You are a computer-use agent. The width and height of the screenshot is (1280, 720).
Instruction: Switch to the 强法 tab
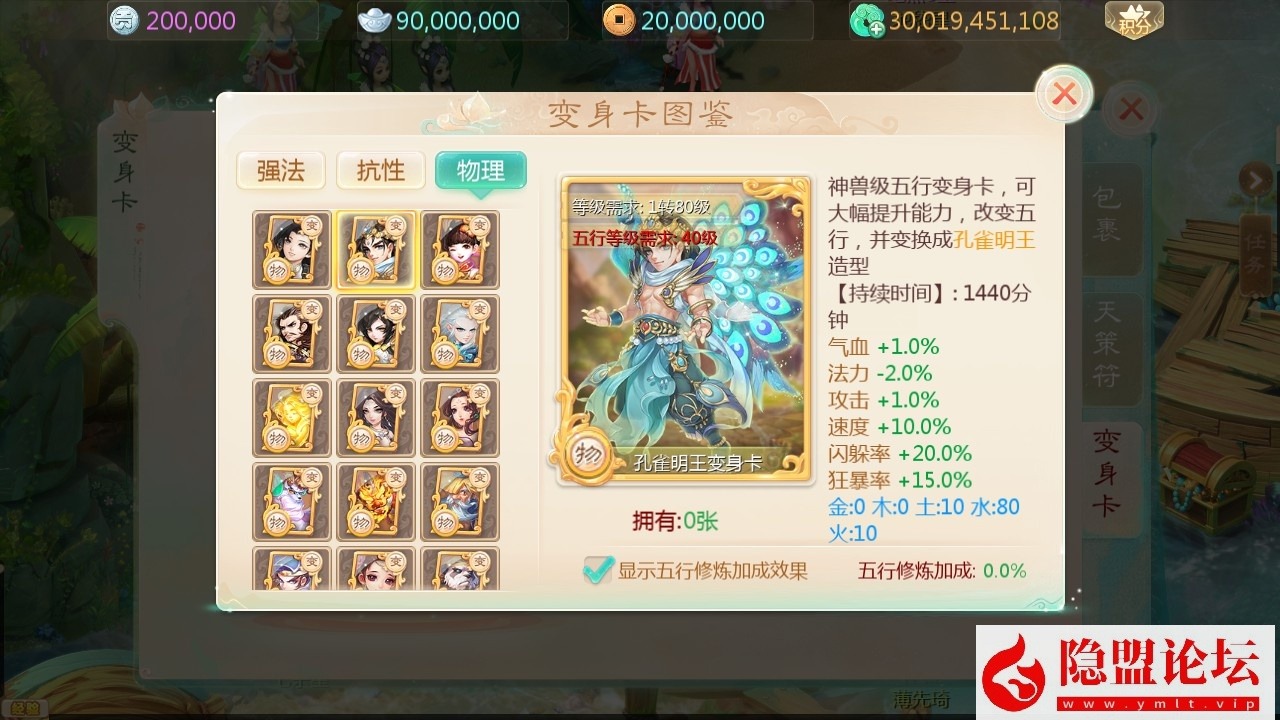[280, 171]
